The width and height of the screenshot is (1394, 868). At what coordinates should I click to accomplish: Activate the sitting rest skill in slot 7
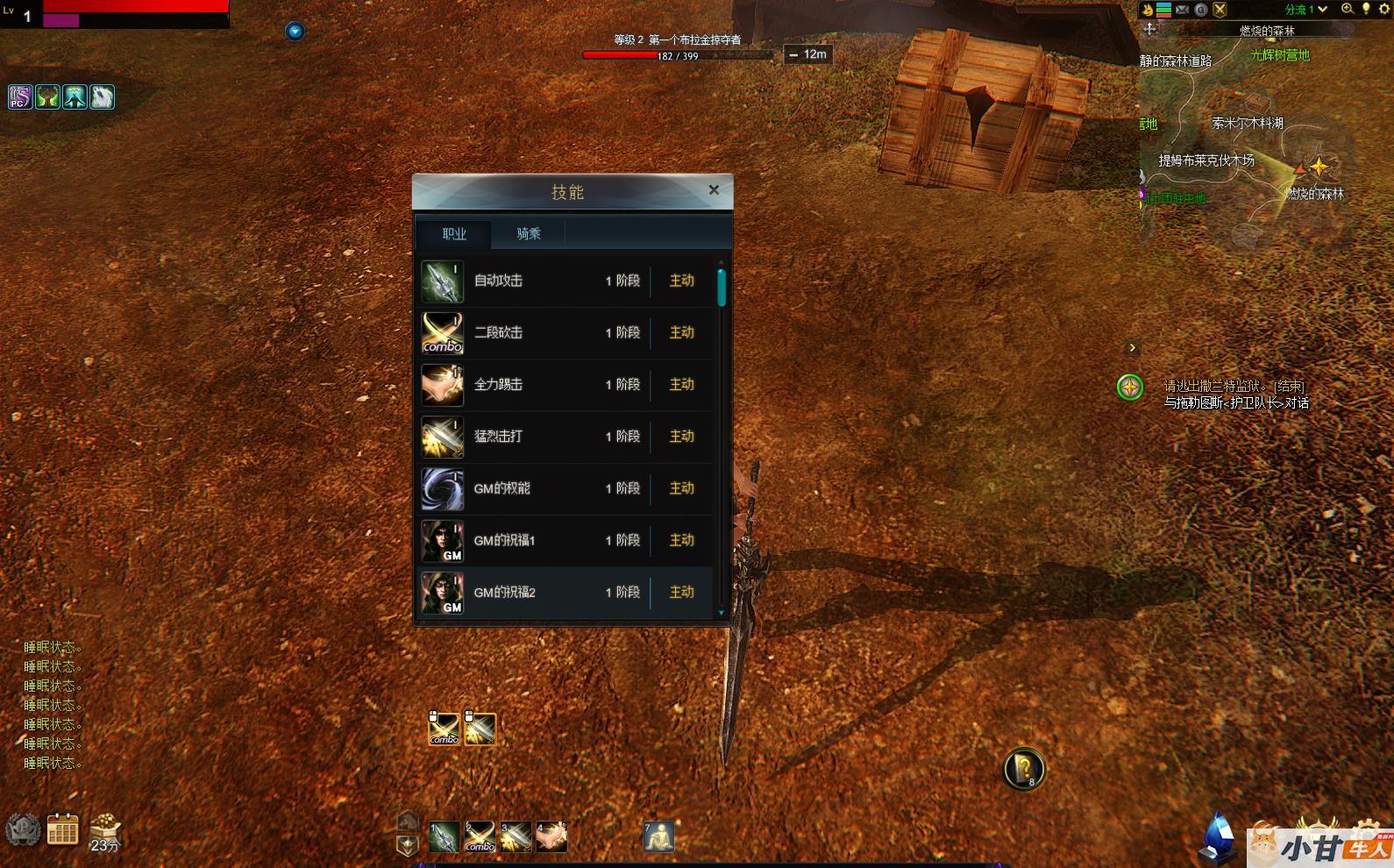658,838
